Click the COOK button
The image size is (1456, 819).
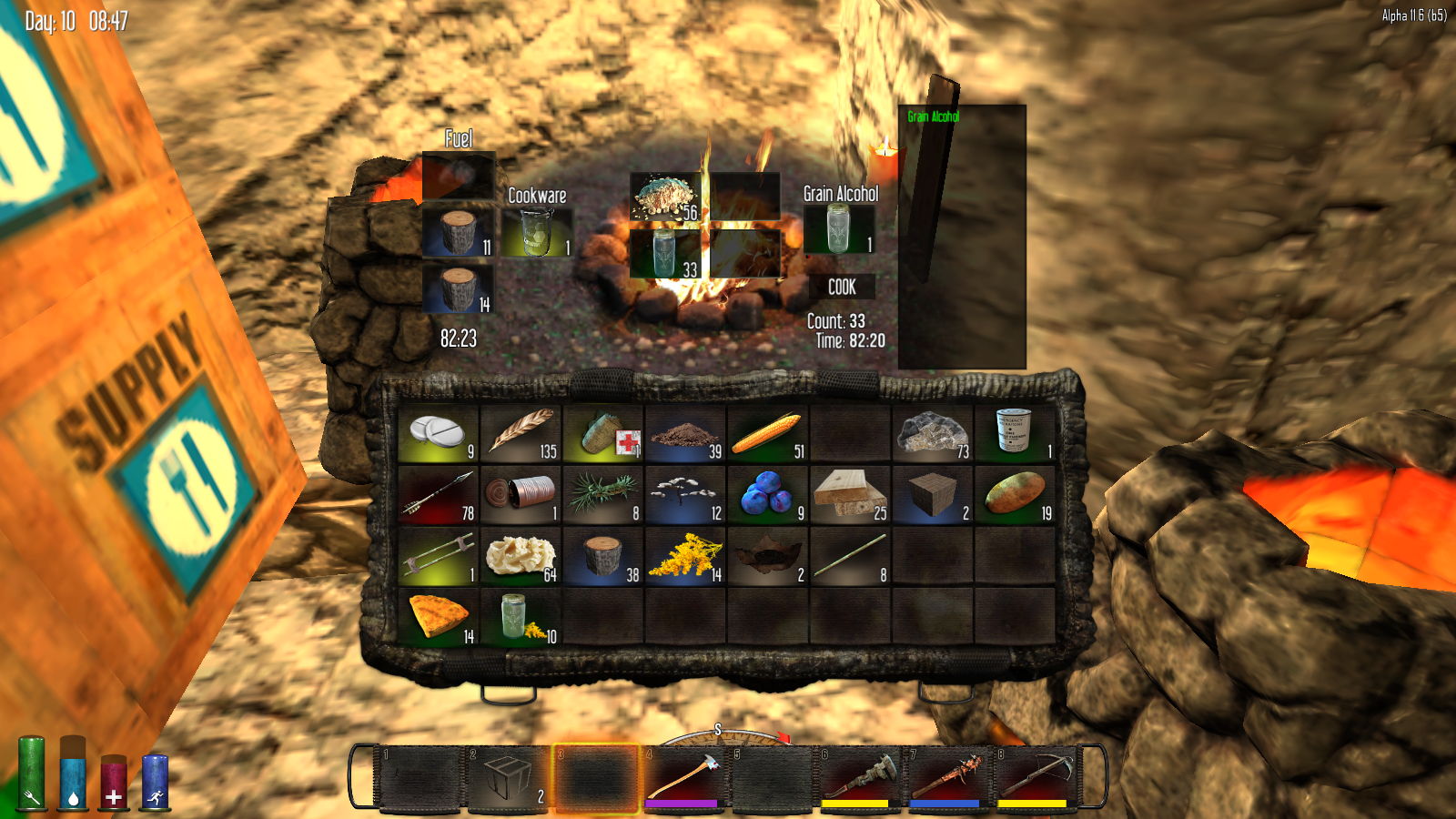point(842,287)
